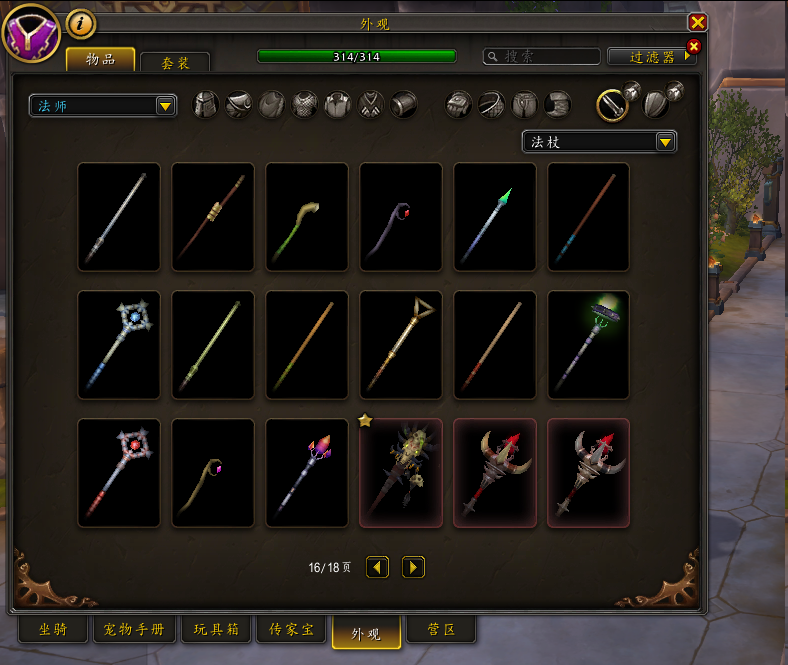Viewport: 788px width, 665px height.
Task: Go to the previous appearance page
Action: pos(377,567)
